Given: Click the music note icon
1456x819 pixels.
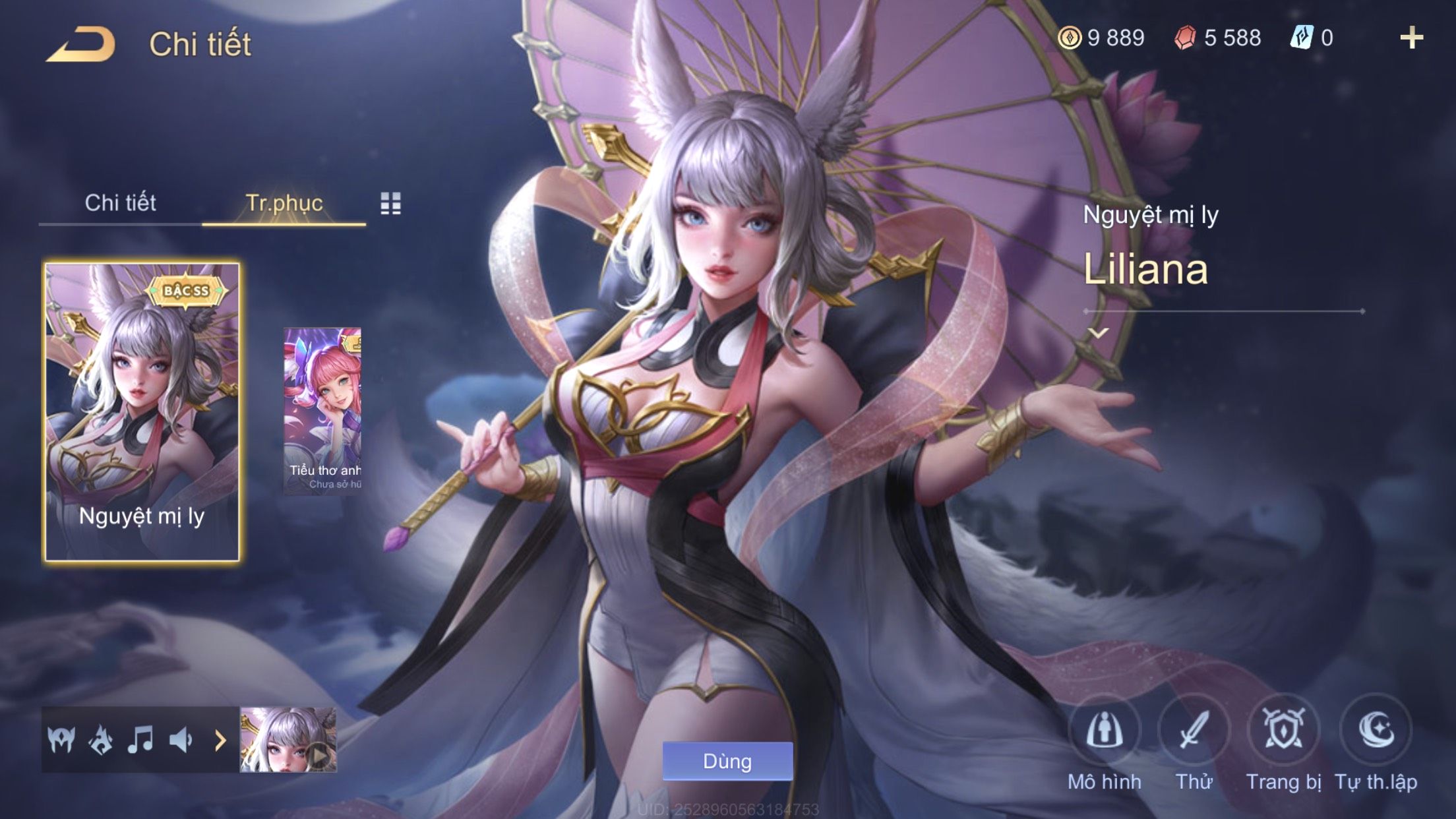Looking at the screenshot, I should [x=140, y=740].
